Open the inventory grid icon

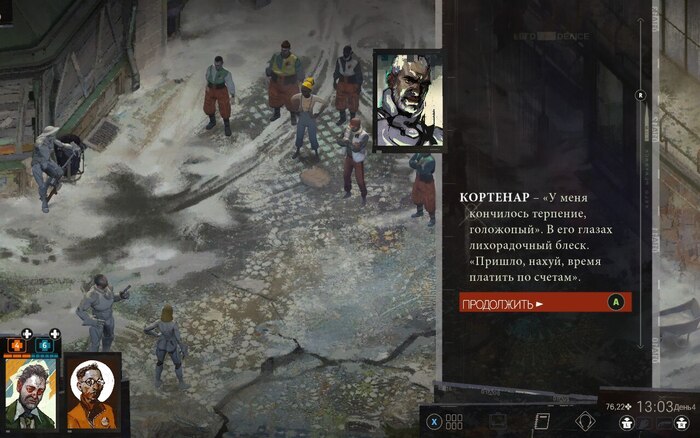(x=455, y=421)
